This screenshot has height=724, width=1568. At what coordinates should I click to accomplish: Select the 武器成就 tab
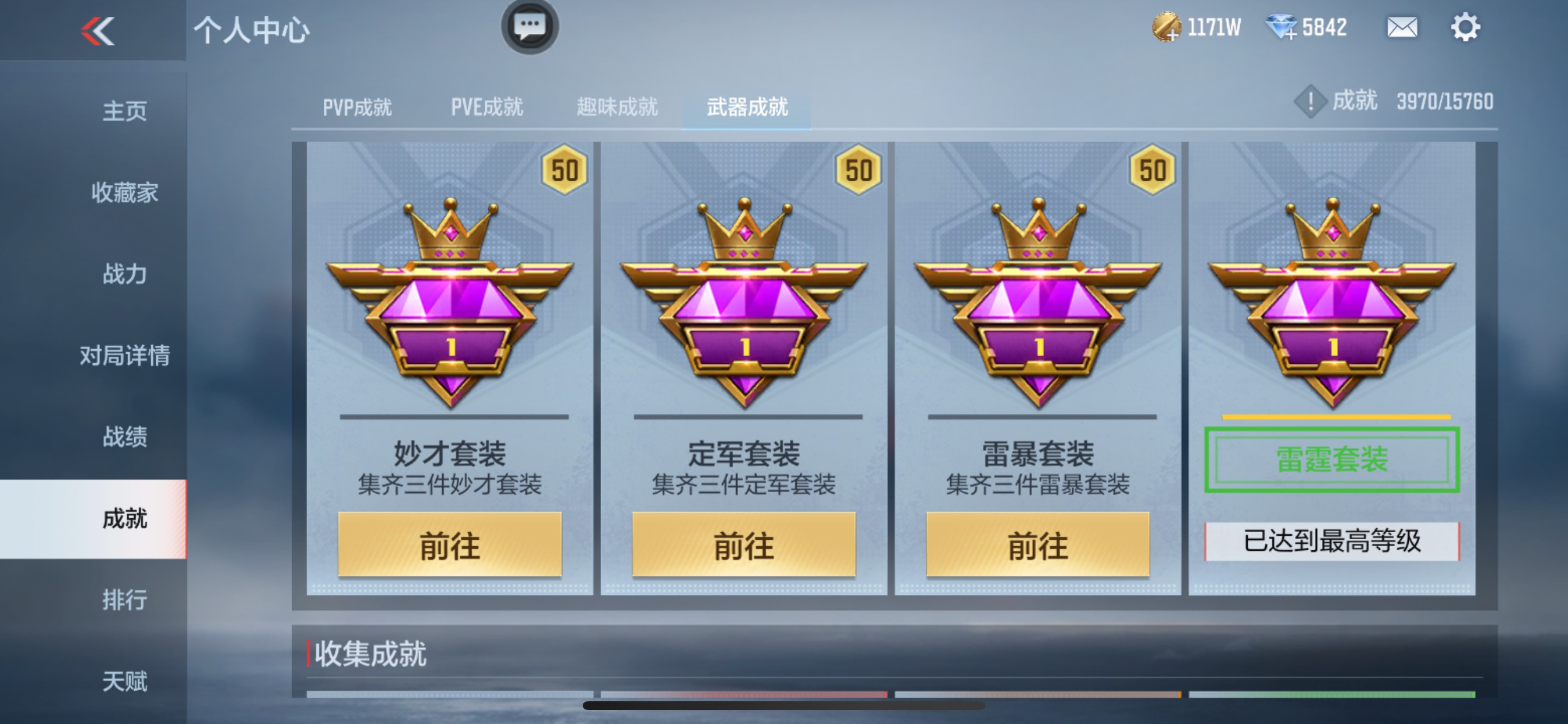747,107
